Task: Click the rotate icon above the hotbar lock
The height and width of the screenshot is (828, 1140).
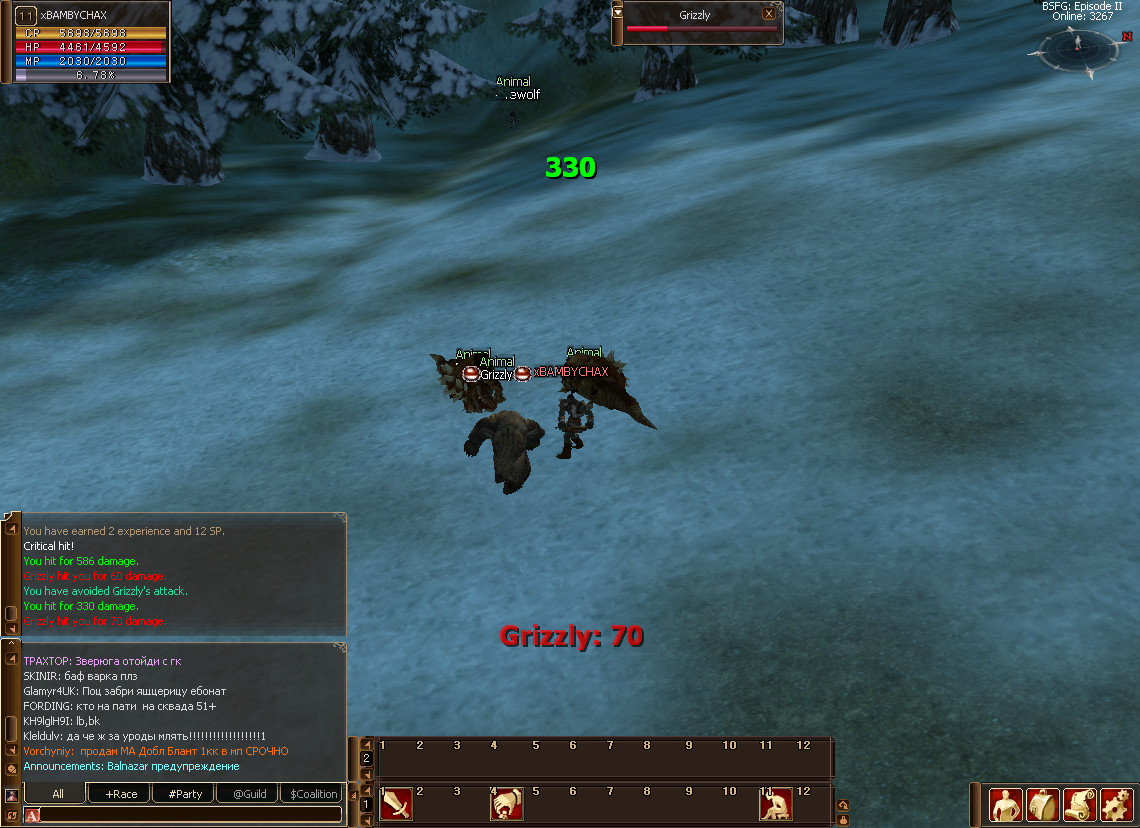Action: [x=843, y=805]
